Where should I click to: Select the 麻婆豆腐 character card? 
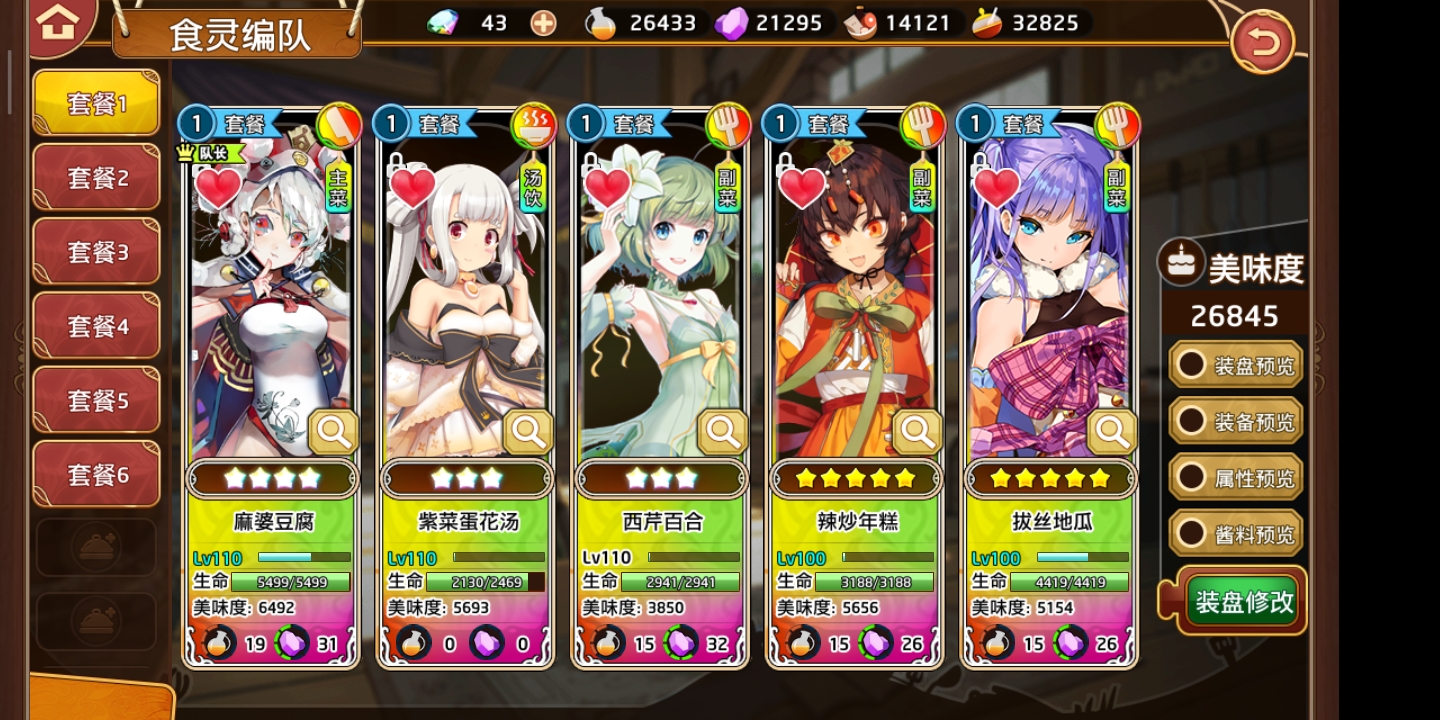point(270,300)
